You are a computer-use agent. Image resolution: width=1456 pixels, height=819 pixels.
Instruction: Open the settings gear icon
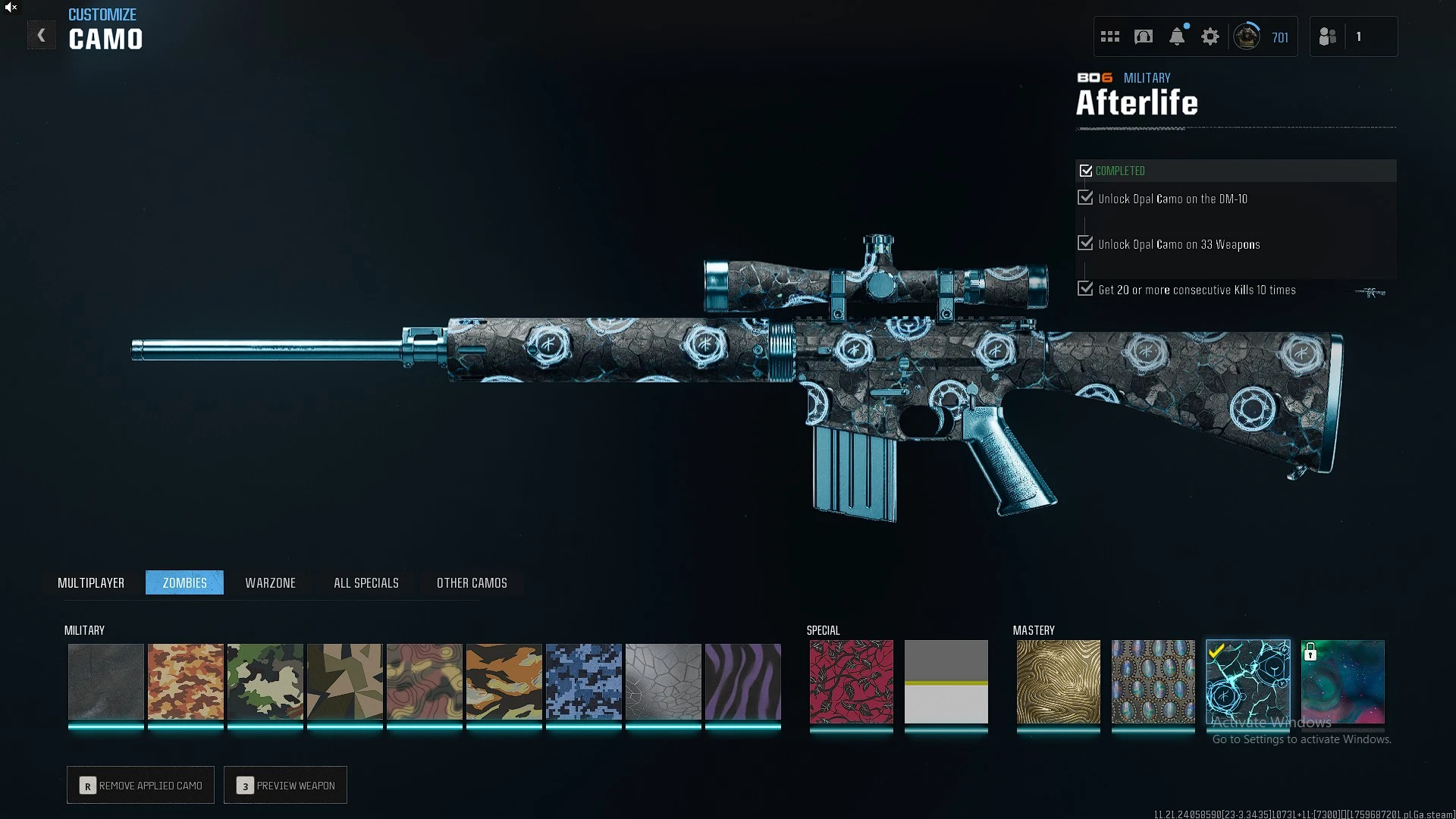tap(1210, 36)
